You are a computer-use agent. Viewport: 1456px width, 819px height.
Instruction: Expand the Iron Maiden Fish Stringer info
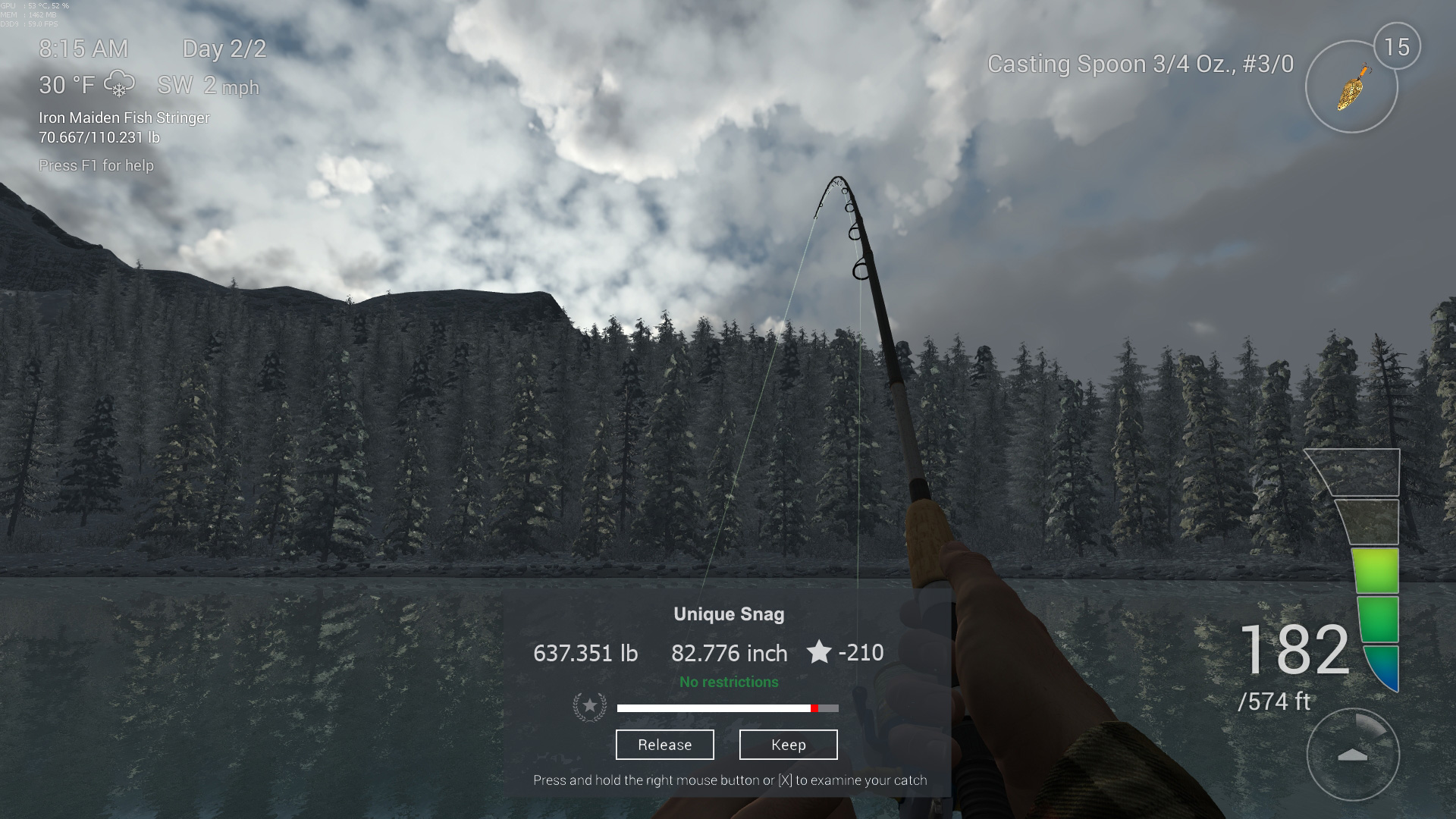coord(124,118)
